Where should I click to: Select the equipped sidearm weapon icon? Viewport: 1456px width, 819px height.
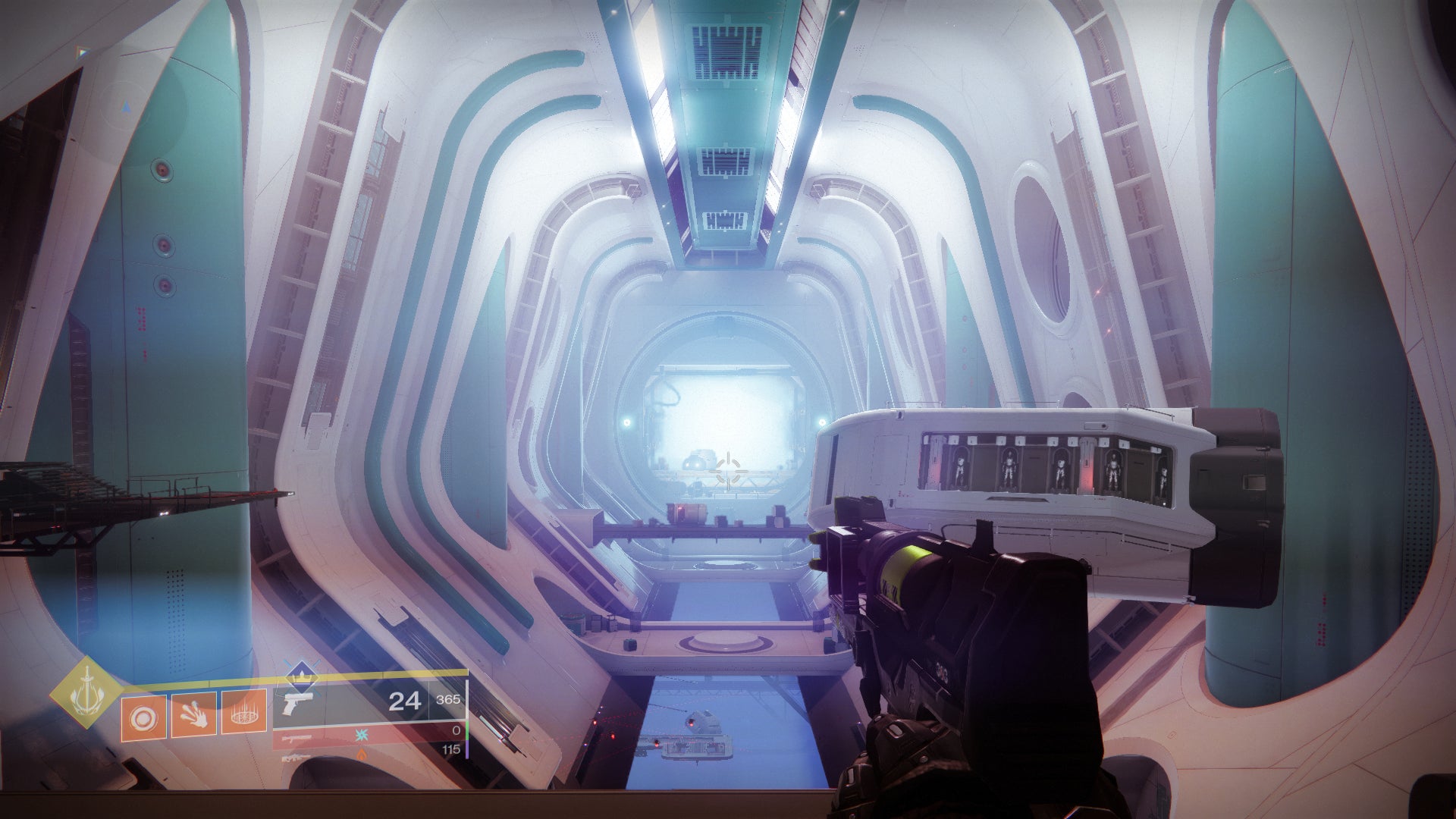point(298,703)
